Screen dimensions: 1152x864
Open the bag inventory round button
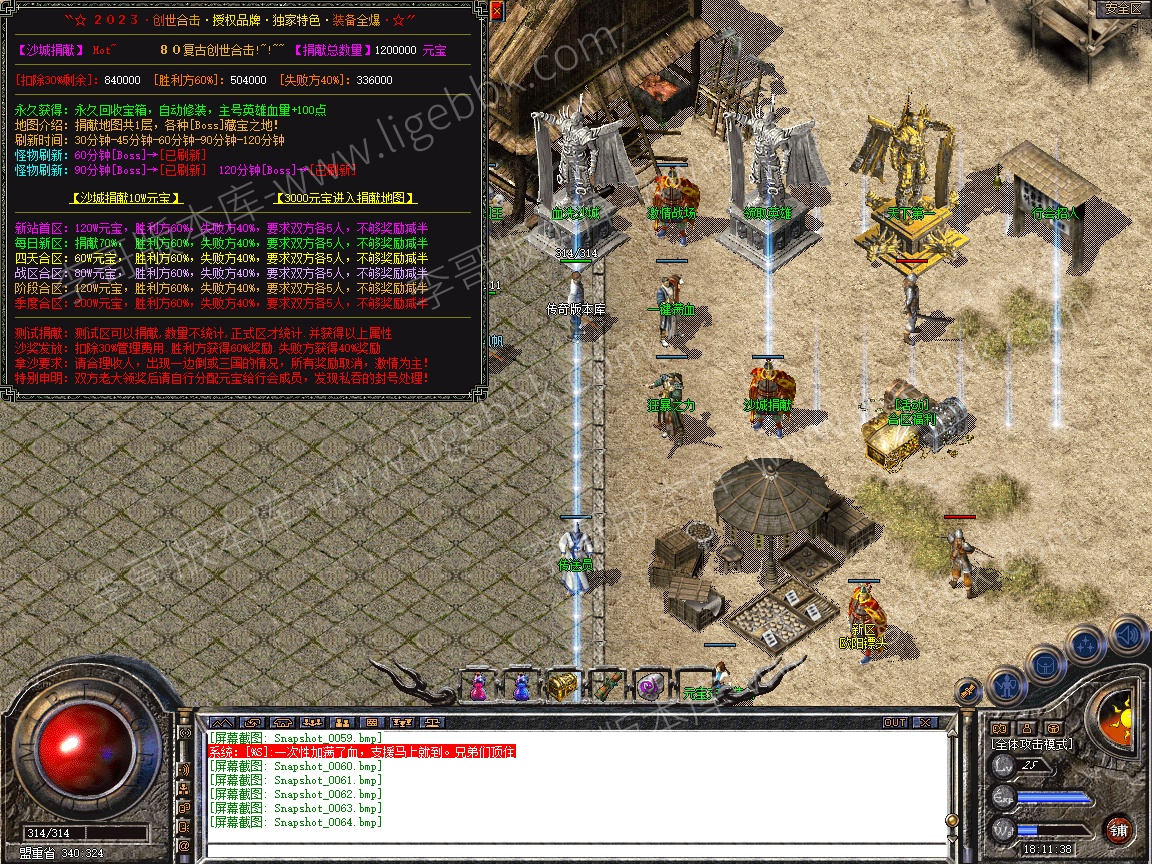point(1046,665)
